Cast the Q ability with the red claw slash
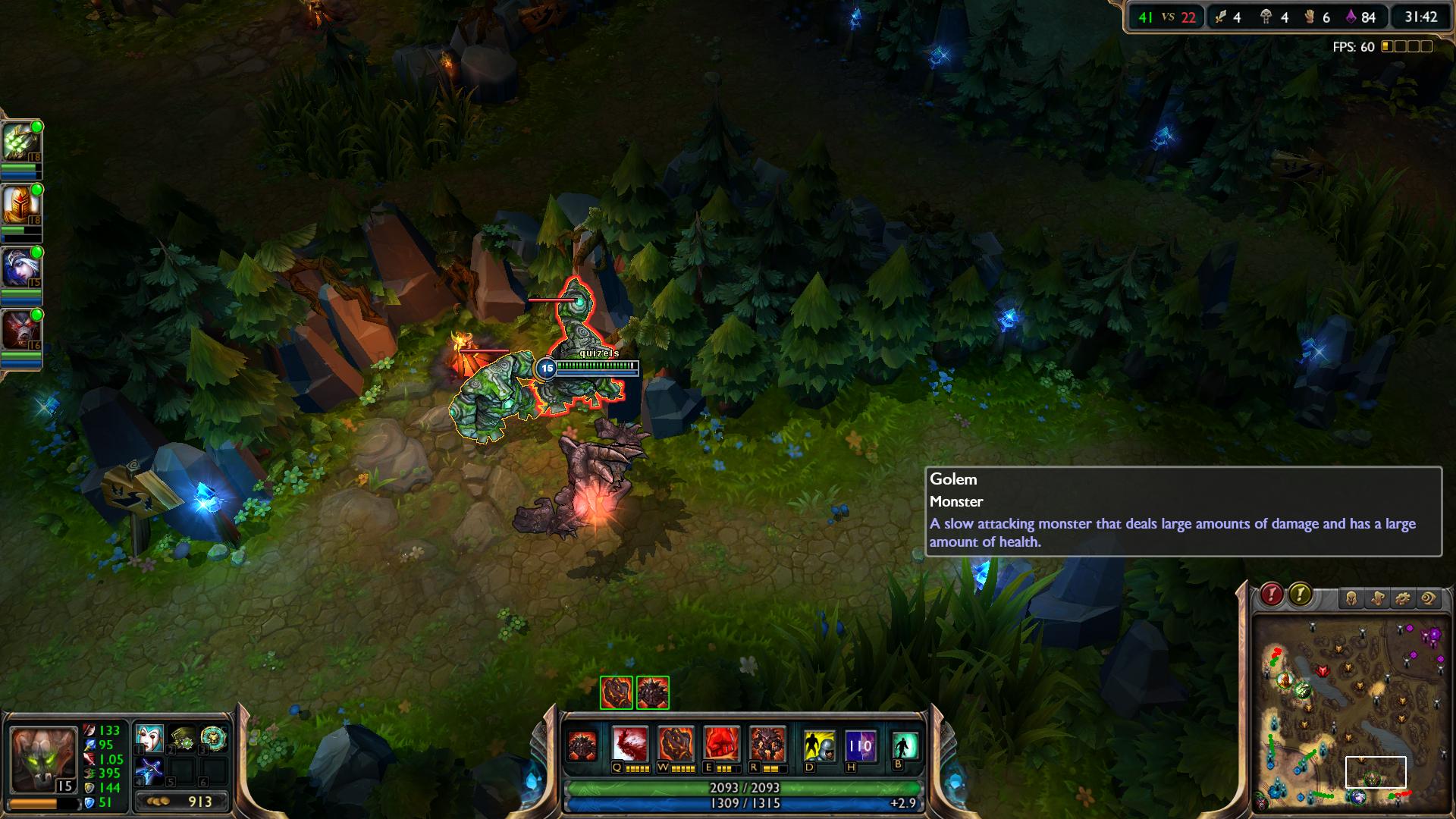The width and height of the screenshot is (1456, 819). pos(630,745)
